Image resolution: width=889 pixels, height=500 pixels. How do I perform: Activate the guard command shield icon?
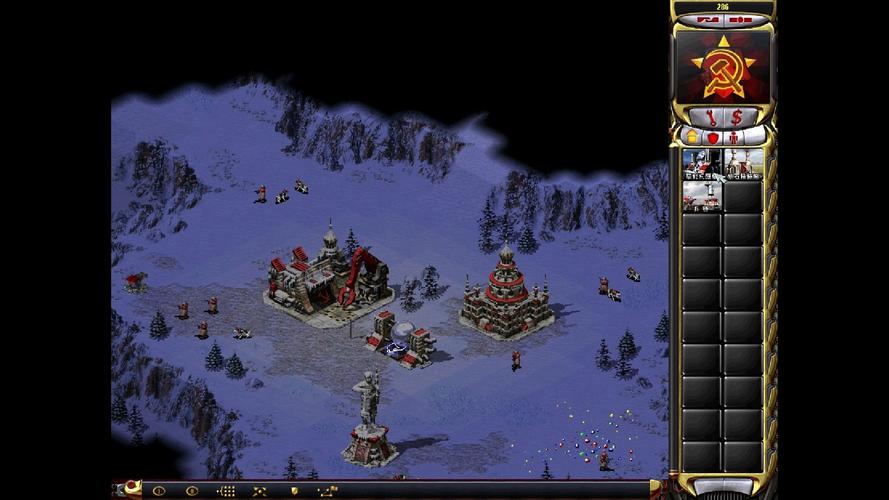coord(293,491)
